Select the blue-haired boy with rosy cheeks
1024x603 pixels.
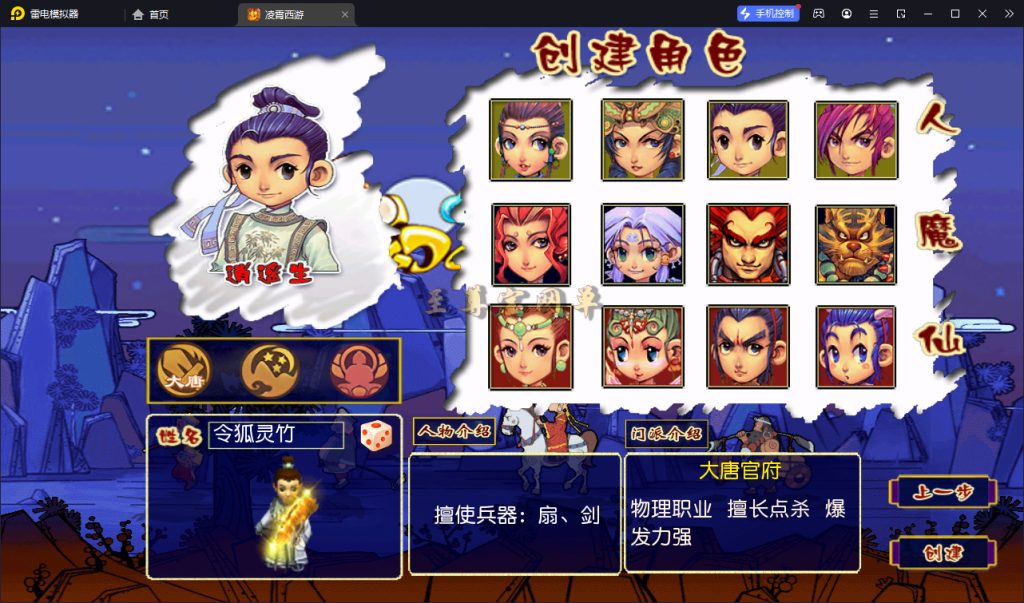(x=855, y=347)
